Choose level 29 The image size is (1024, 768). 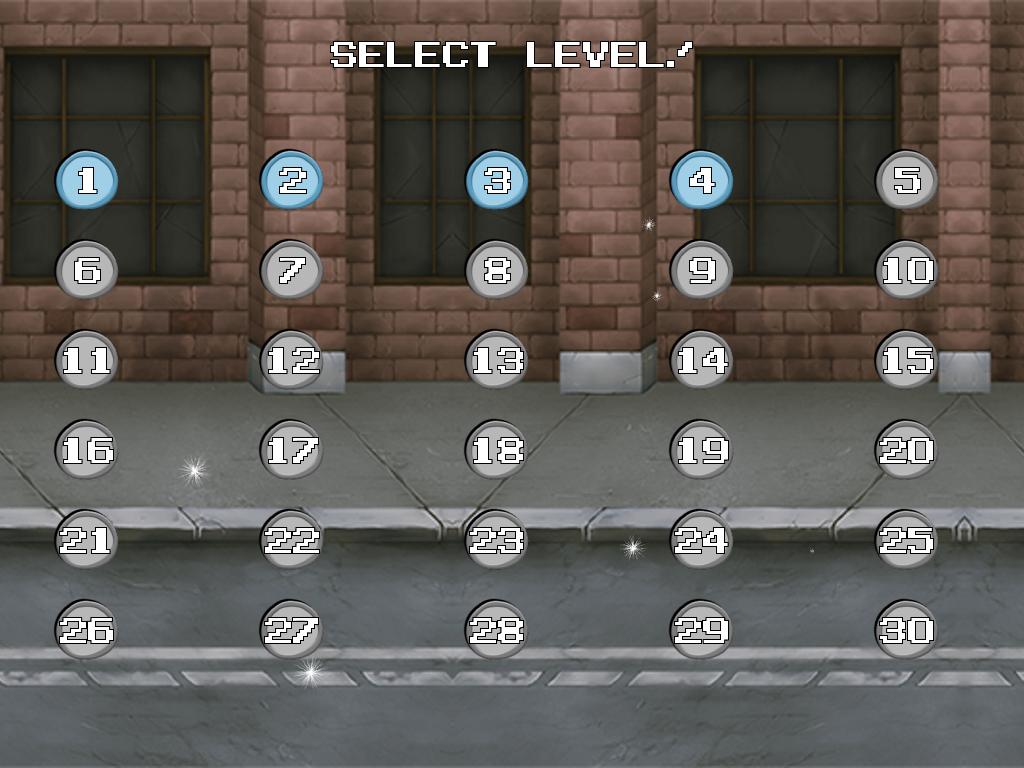pos(702,630)
